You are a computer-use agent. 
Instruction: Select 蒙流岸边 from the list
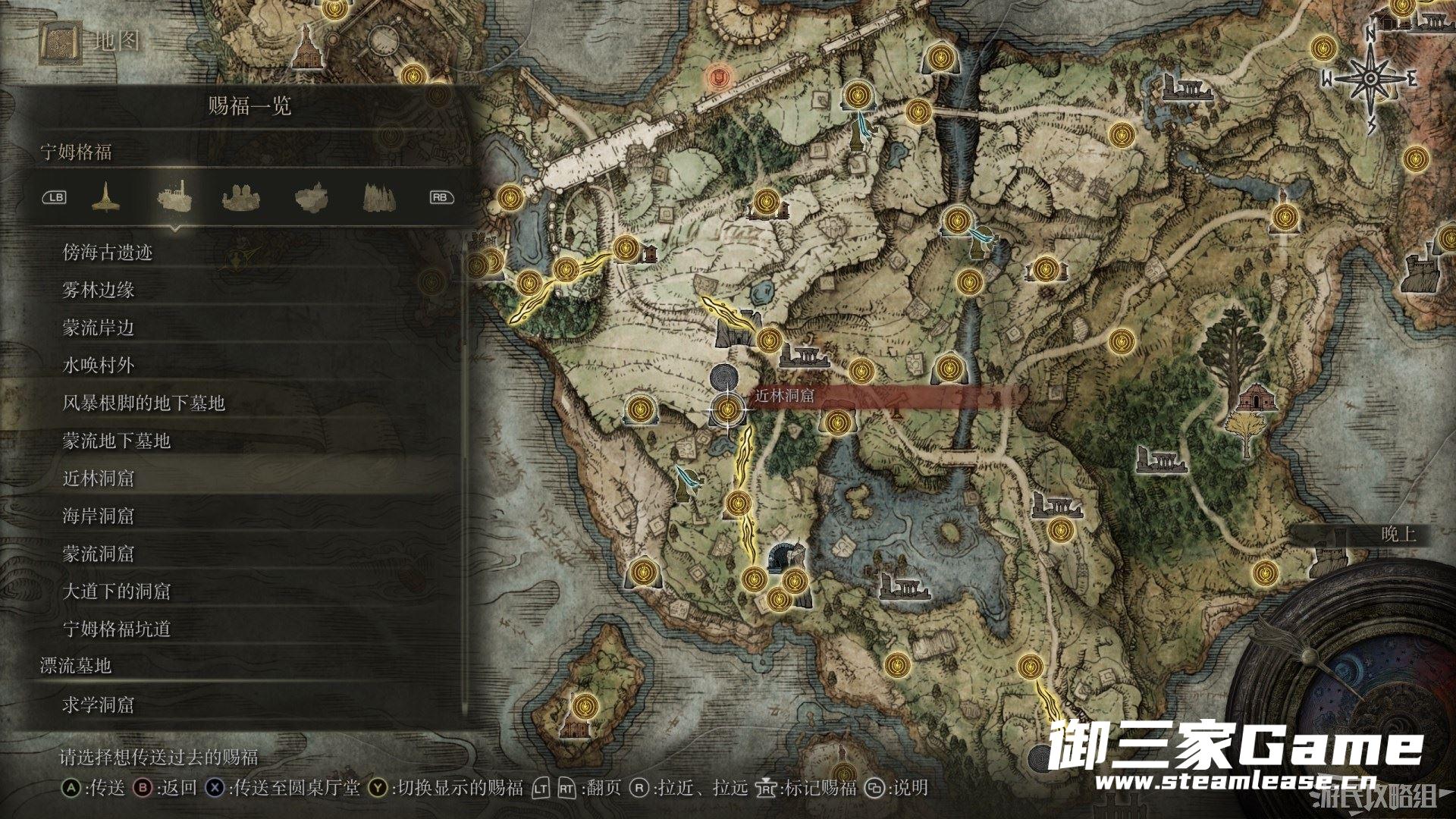99,328
